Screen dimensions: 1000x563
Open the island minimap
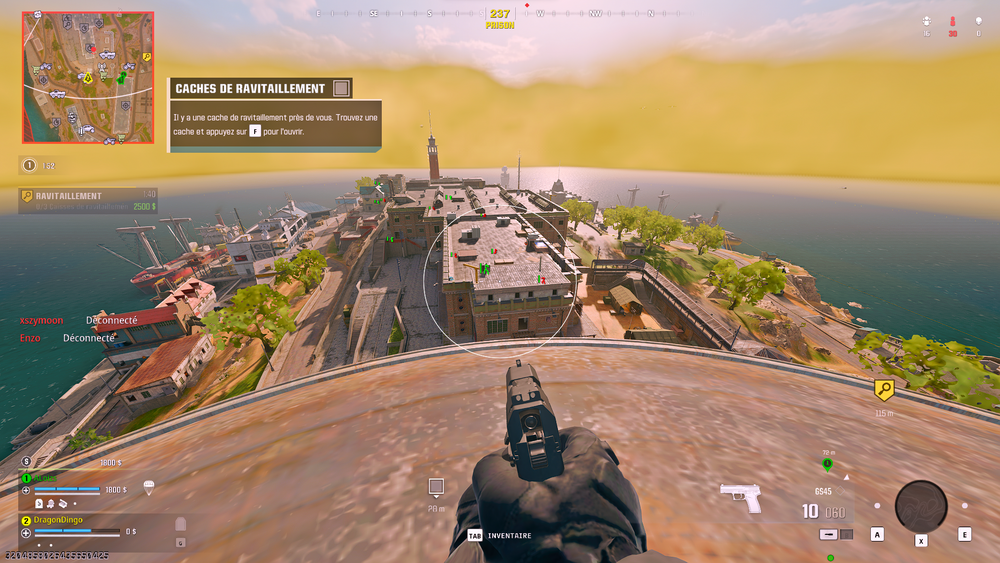[88, 78]
